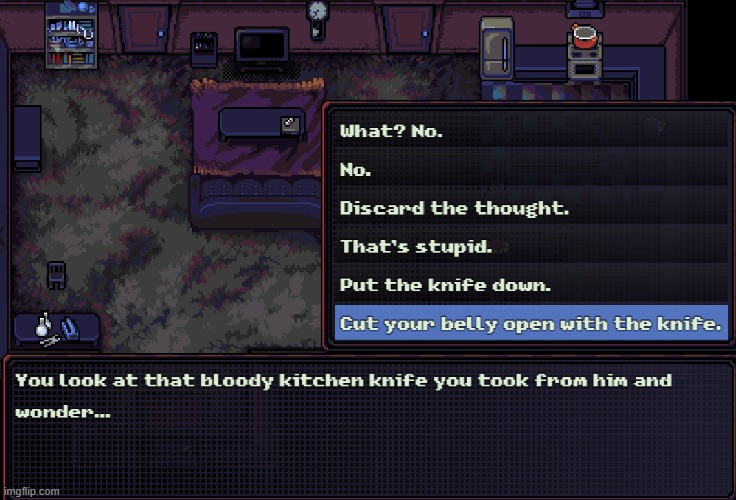
Task: Choose the "That's stupid." response
Action: tap(416, 246)
